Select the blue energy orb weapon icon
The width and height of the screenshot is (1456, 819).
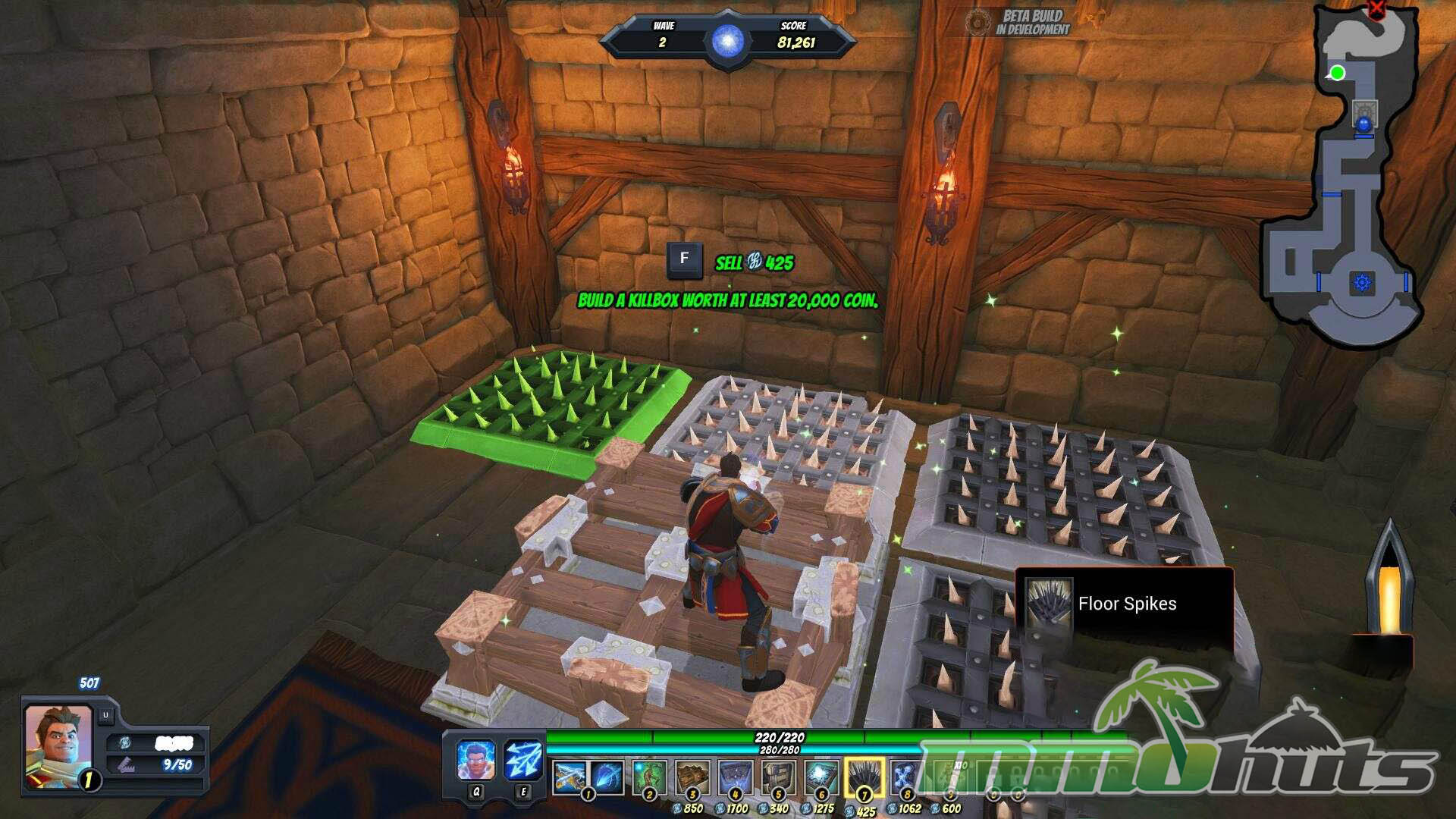(x=607, y=778)
